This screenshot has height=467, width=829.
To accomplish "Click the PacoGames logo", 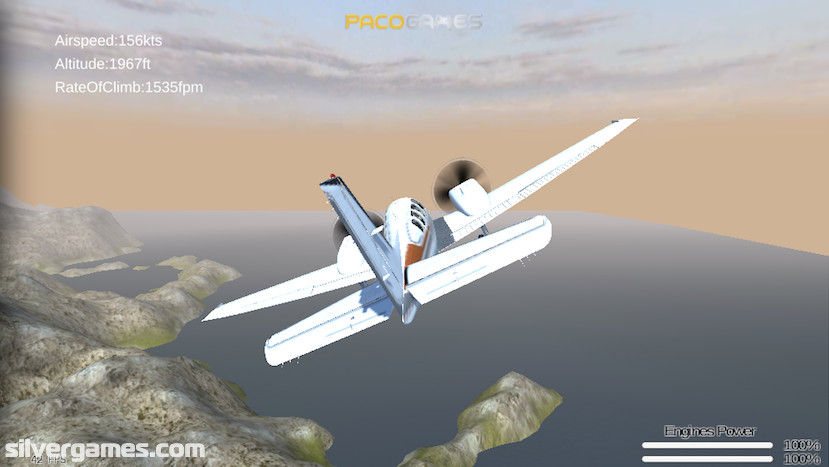I will 413,21.
